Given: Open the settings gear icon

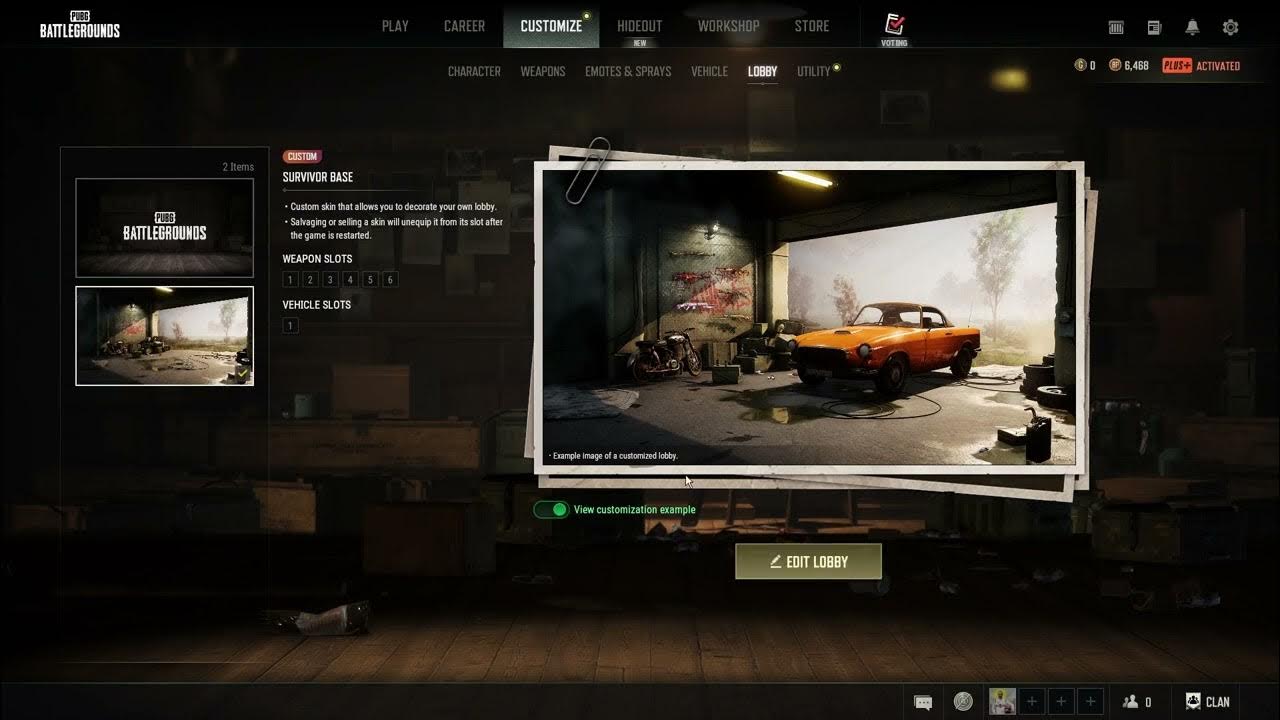Looking at the screenshot, I should 1230,27.
